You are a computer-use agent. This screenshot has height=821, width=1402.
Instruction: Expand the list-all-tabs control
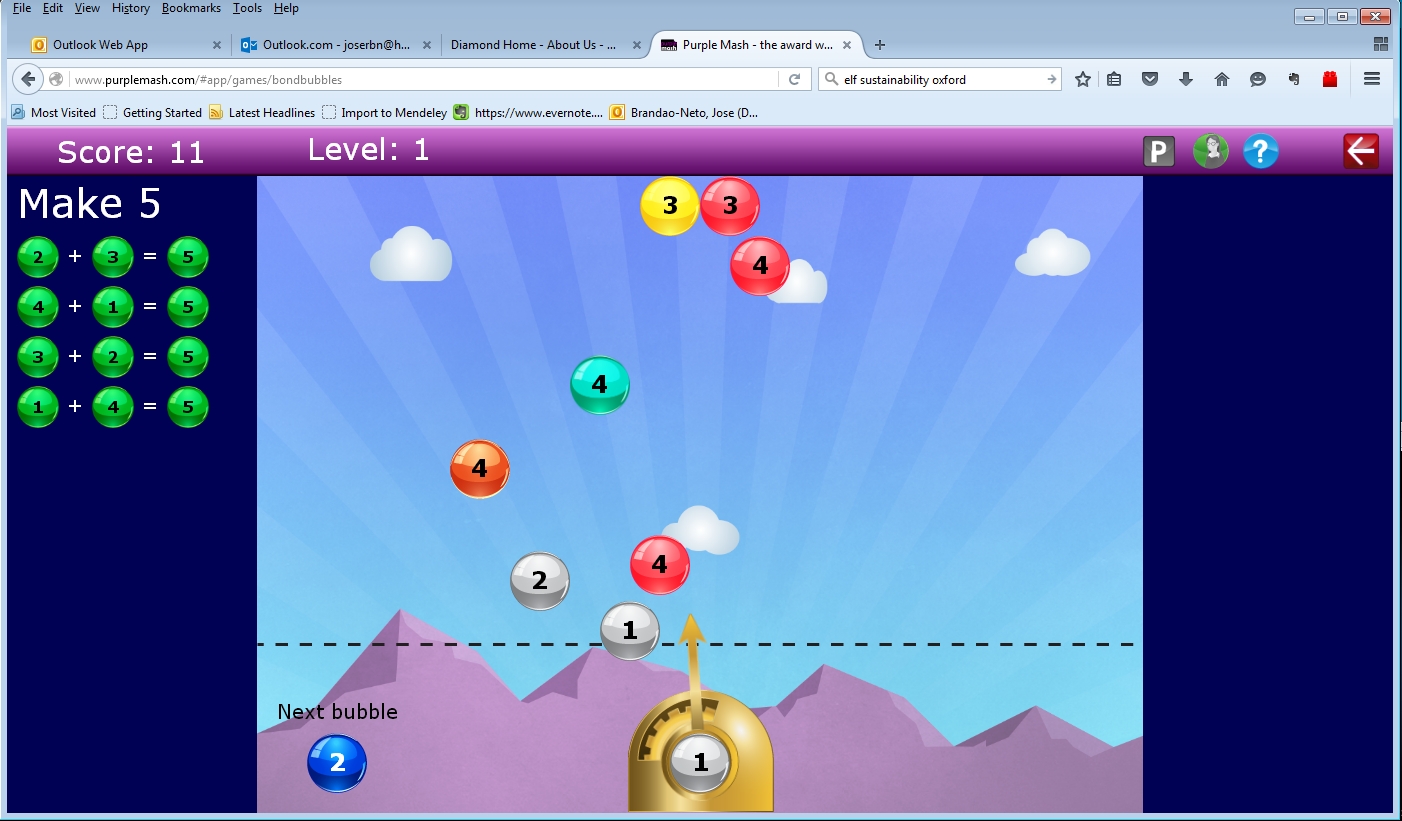1381,43
